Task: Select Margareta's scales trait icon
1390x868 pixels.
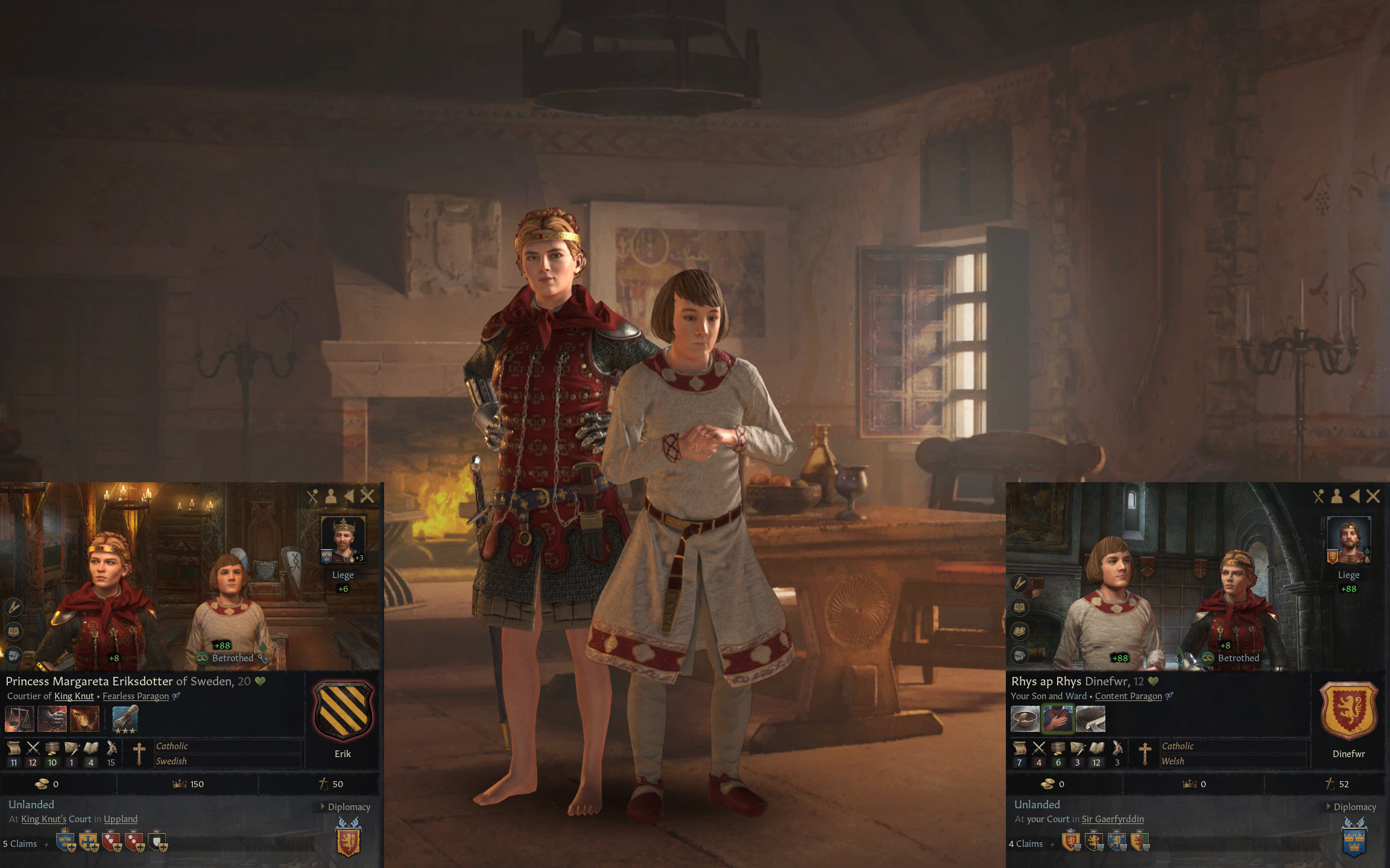Action: point(19,719)
